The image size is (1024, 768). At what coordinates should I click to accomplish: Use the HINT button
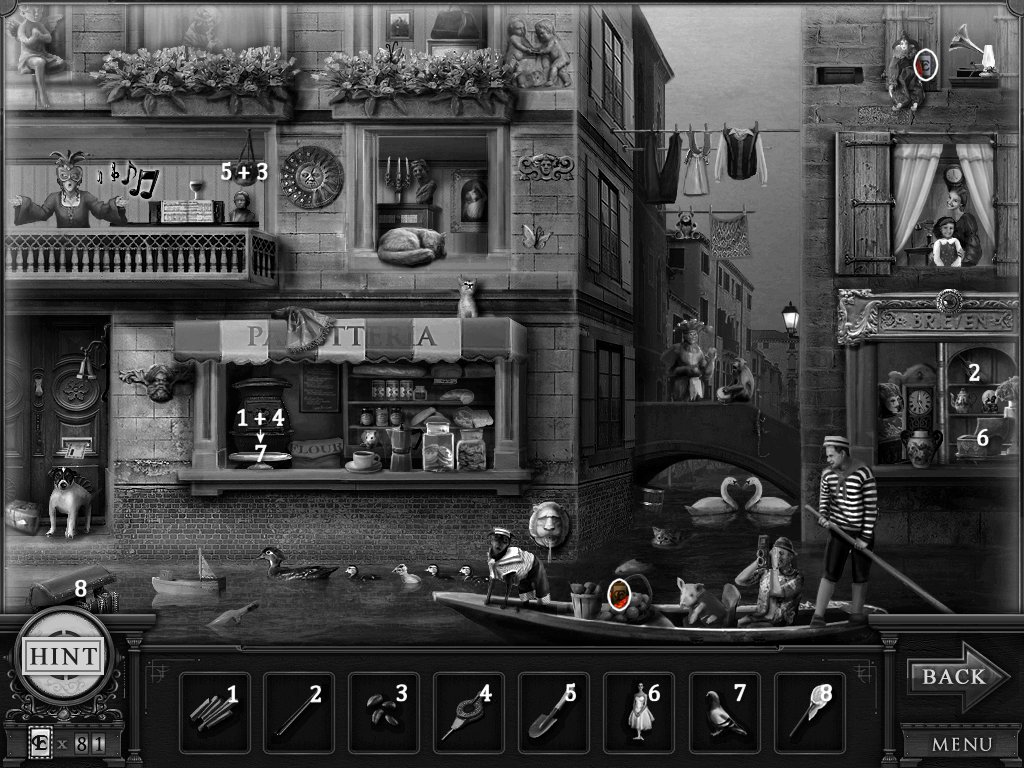pos(62,657)
